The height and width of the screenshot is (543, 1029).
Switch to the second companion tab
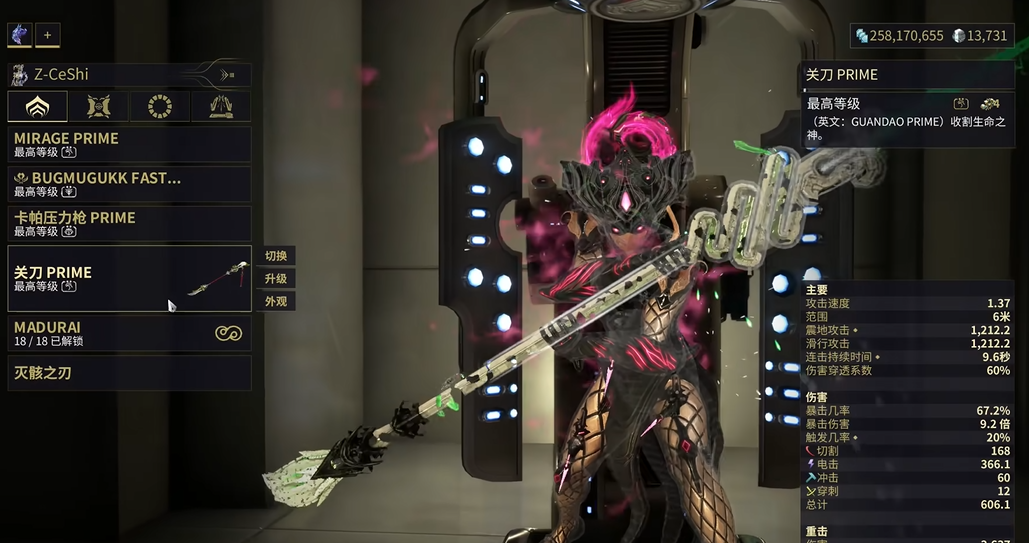click(99, 107)
